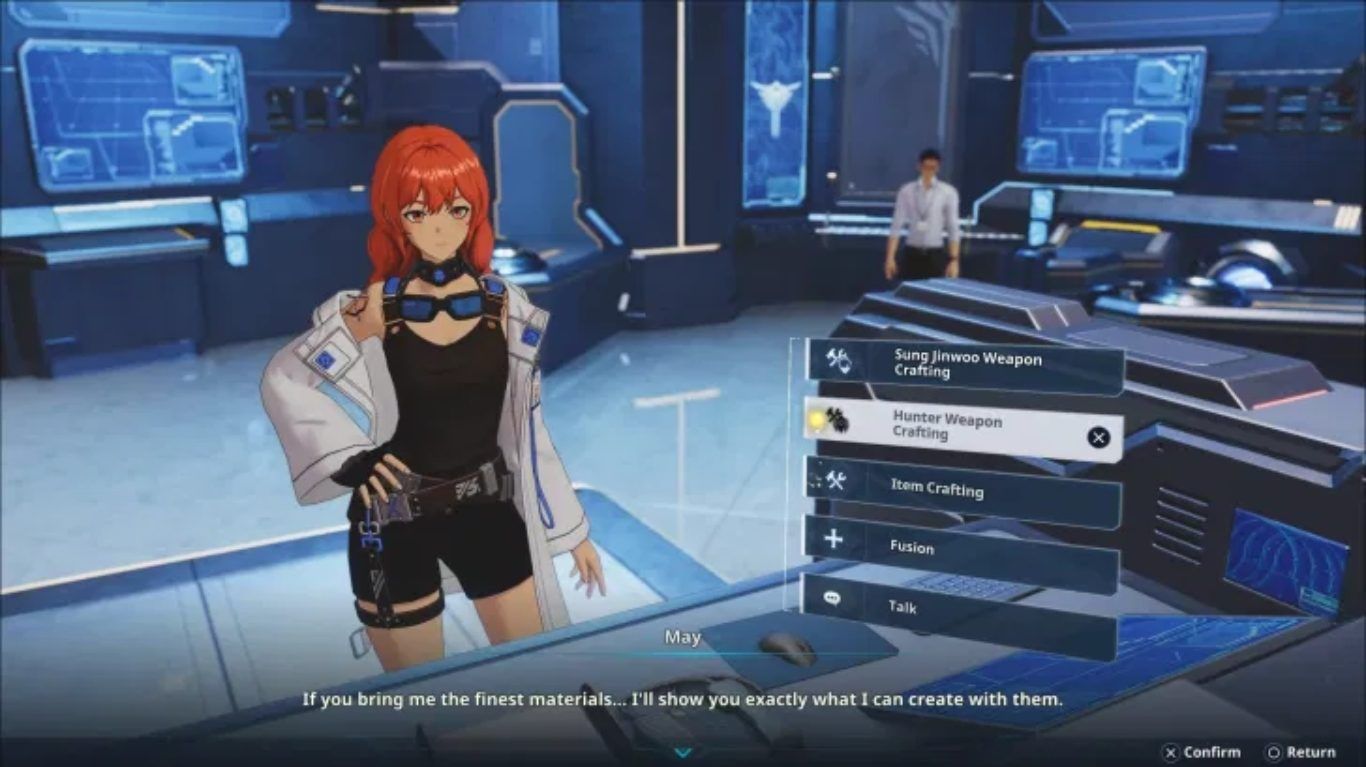This screenshot has width=1366, height=767.
Task: Talk to May
Action: click(x=958, y=607)
